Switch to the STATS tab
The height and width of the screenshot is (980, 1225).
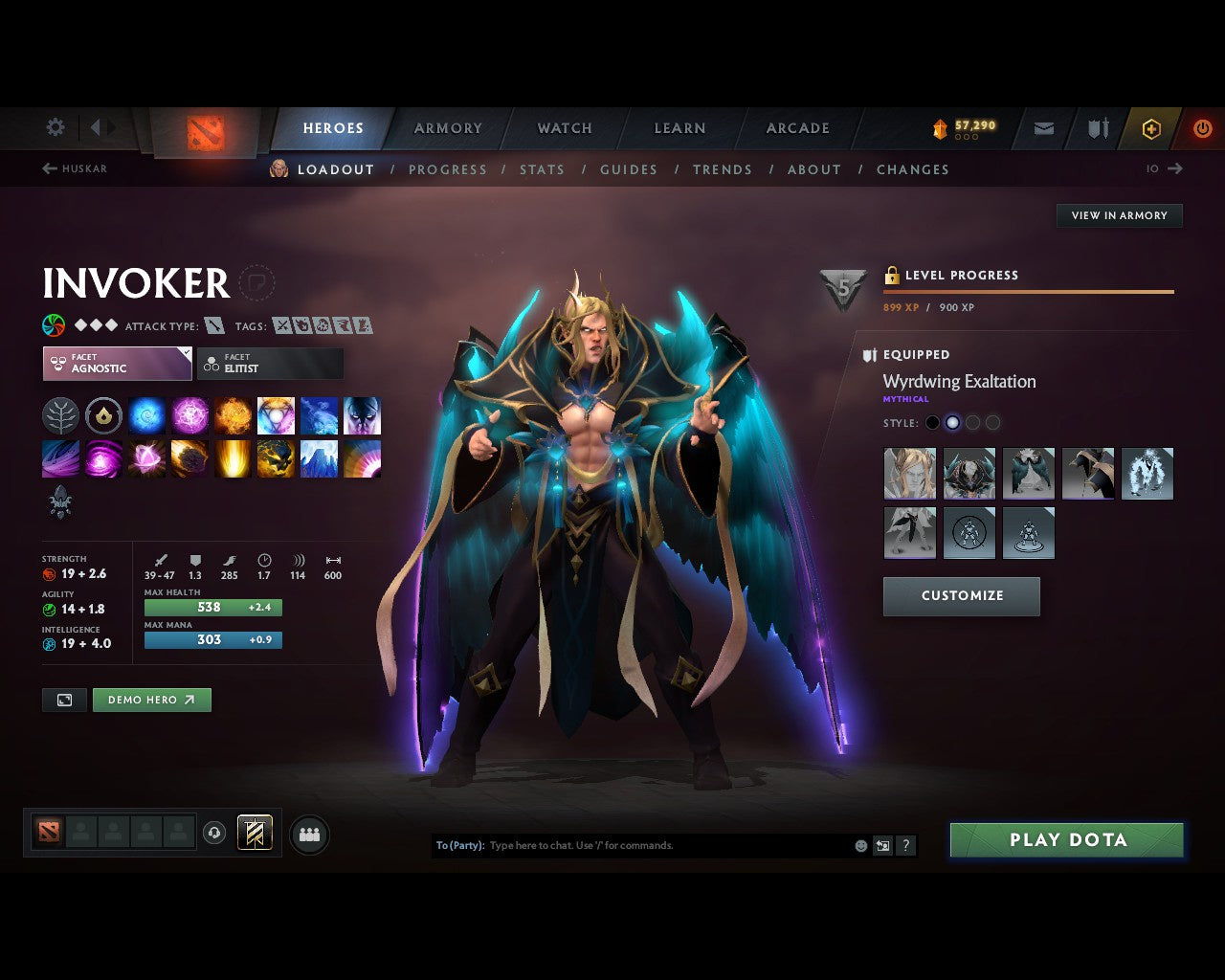click(x=542, y=169)
